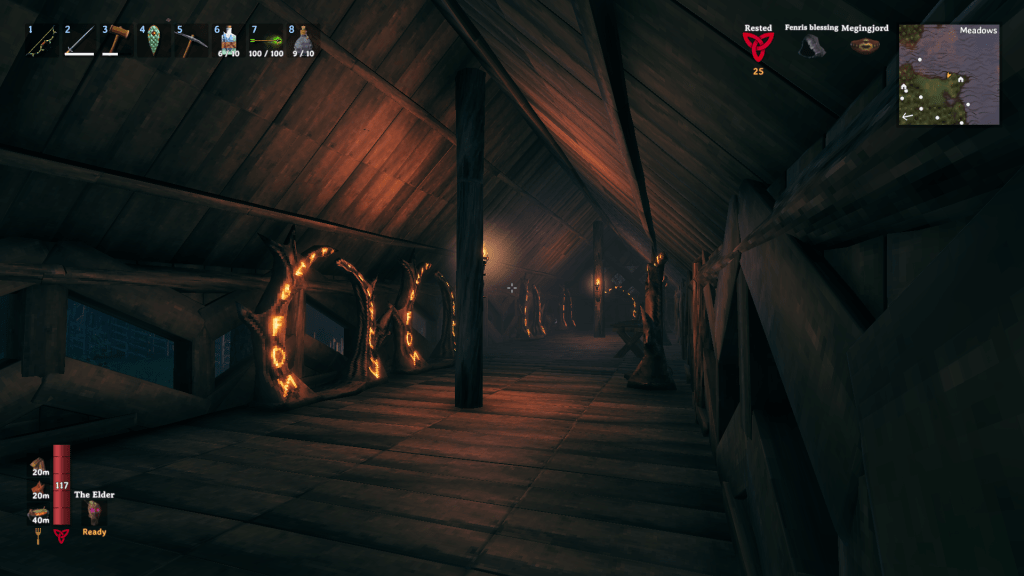Screen dimensions: 1024x576
Task: Use the grey flask in slot 8
Action: pyautogui.click(x=302, y=41)
